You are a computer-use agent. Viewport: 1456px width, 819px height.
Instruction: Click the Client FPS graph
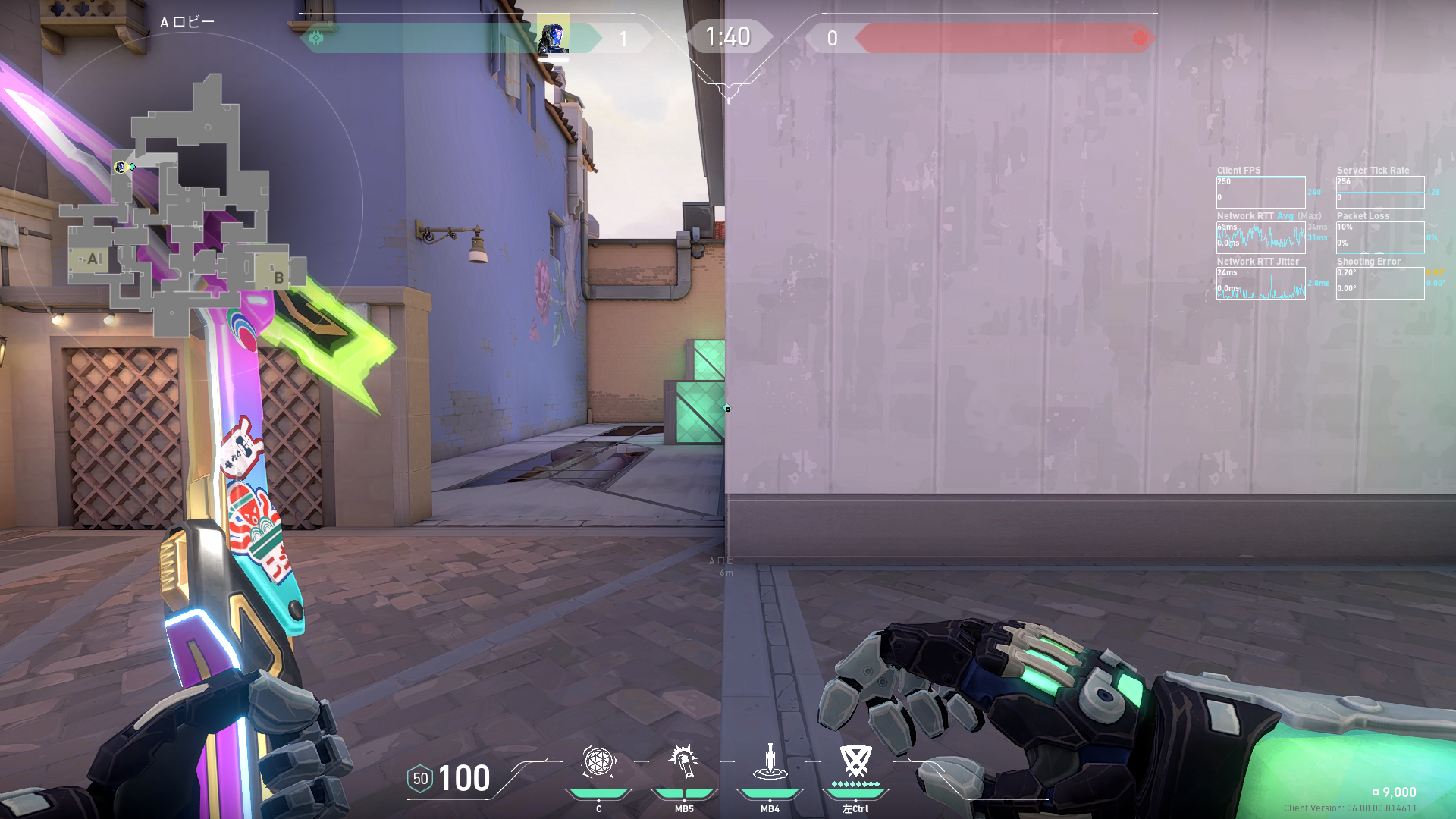pyautogui.click(x=1260, y=192)
